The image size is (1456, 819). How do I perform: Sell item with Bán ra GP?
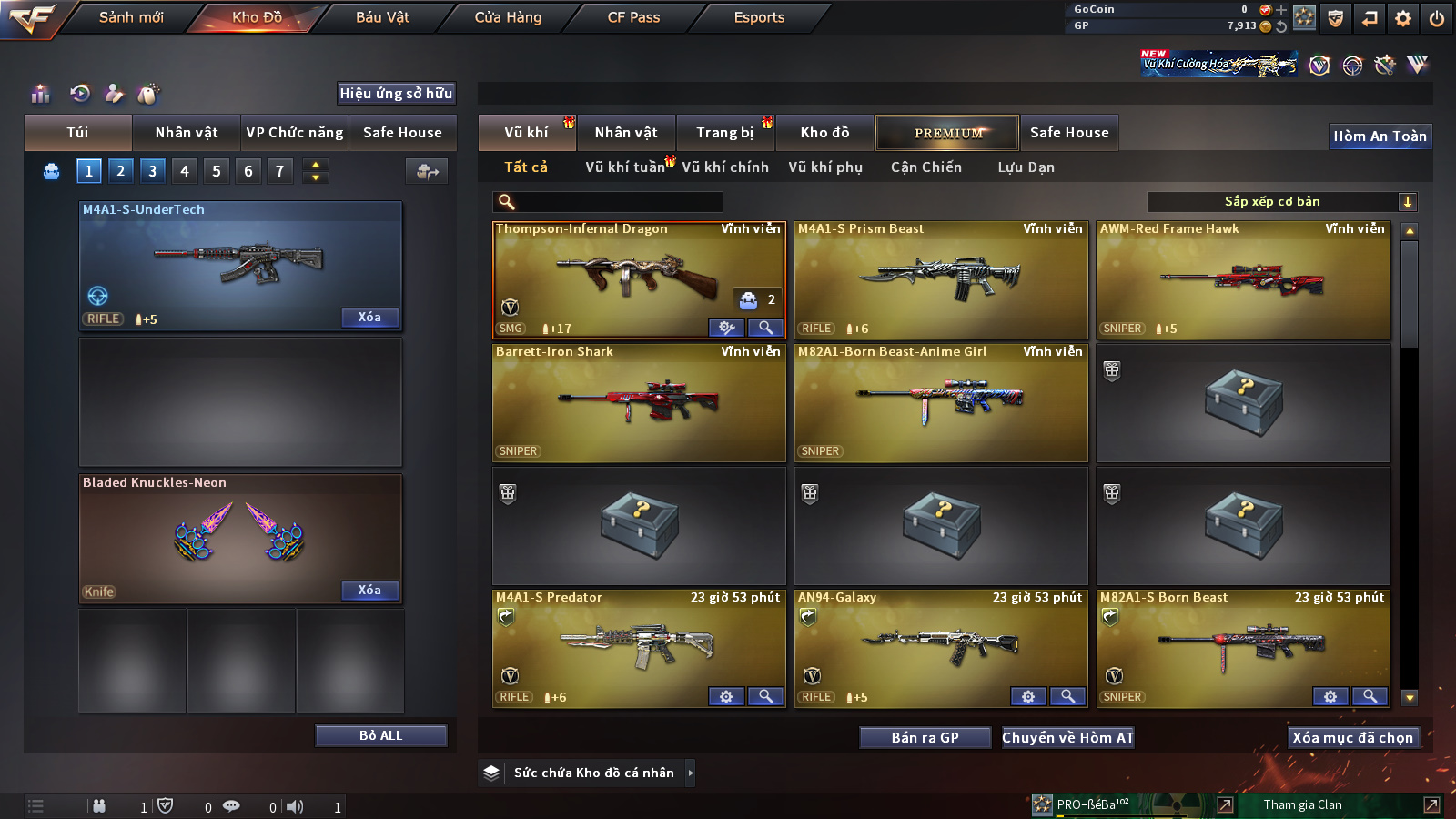point(925,738)
